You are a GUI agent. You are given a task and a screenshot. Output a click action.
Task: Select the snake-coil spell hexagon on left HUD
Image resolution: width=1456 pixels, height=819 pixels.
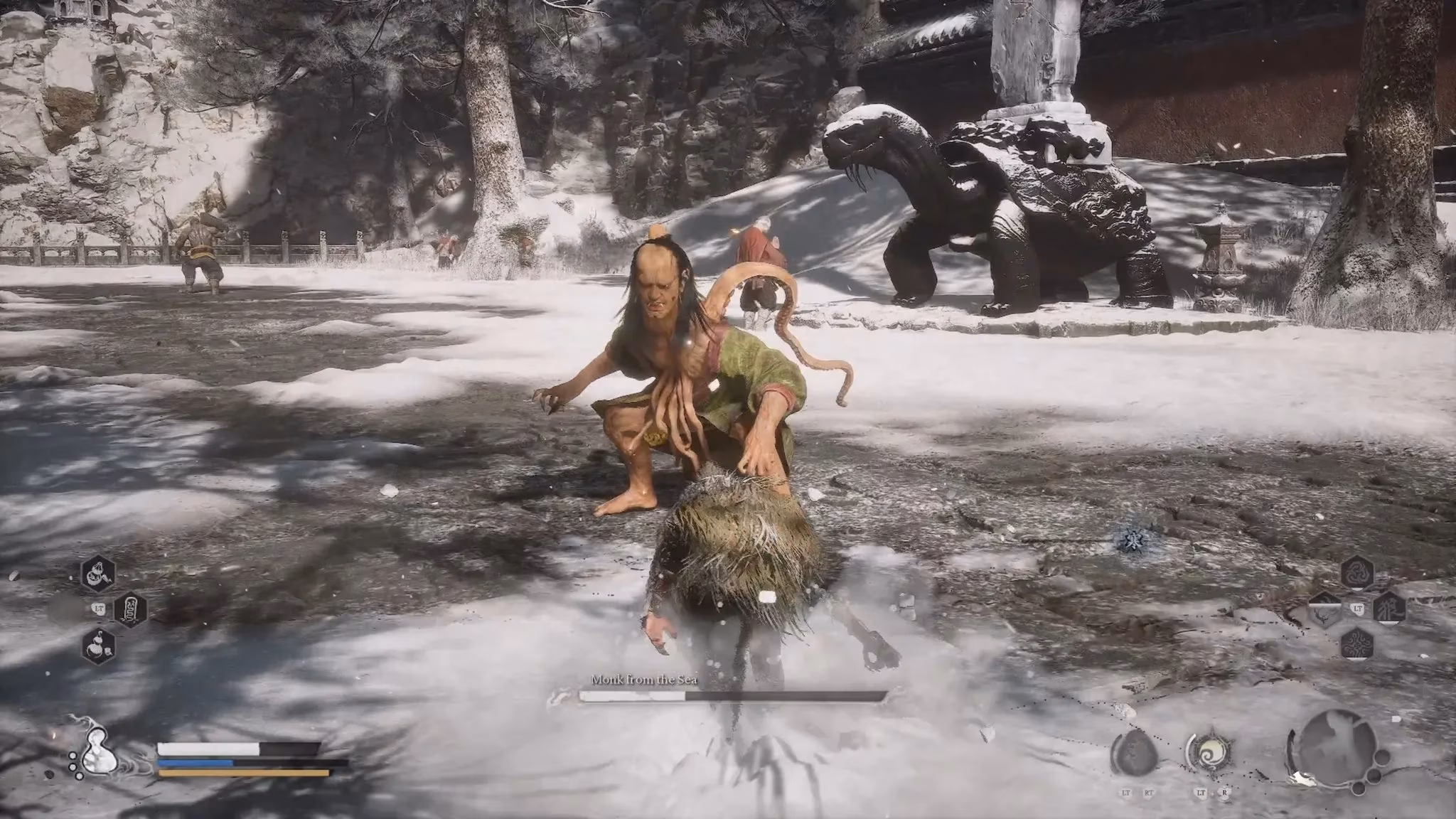coord(130,610)
